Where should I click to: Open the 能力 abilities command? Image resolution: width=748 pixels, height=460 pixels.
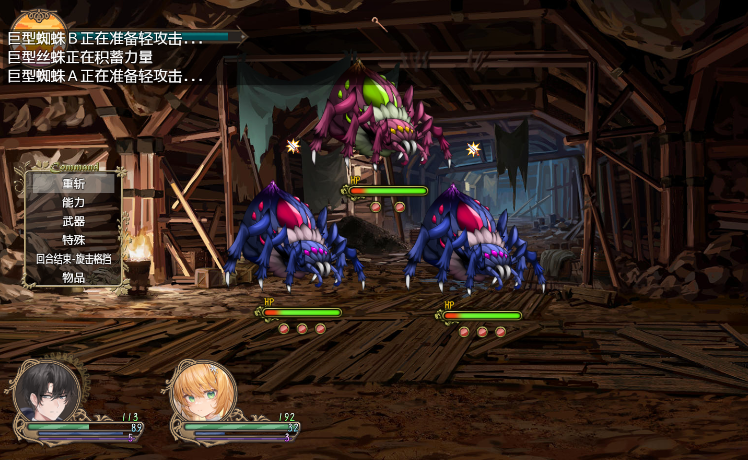coord(74,202)
